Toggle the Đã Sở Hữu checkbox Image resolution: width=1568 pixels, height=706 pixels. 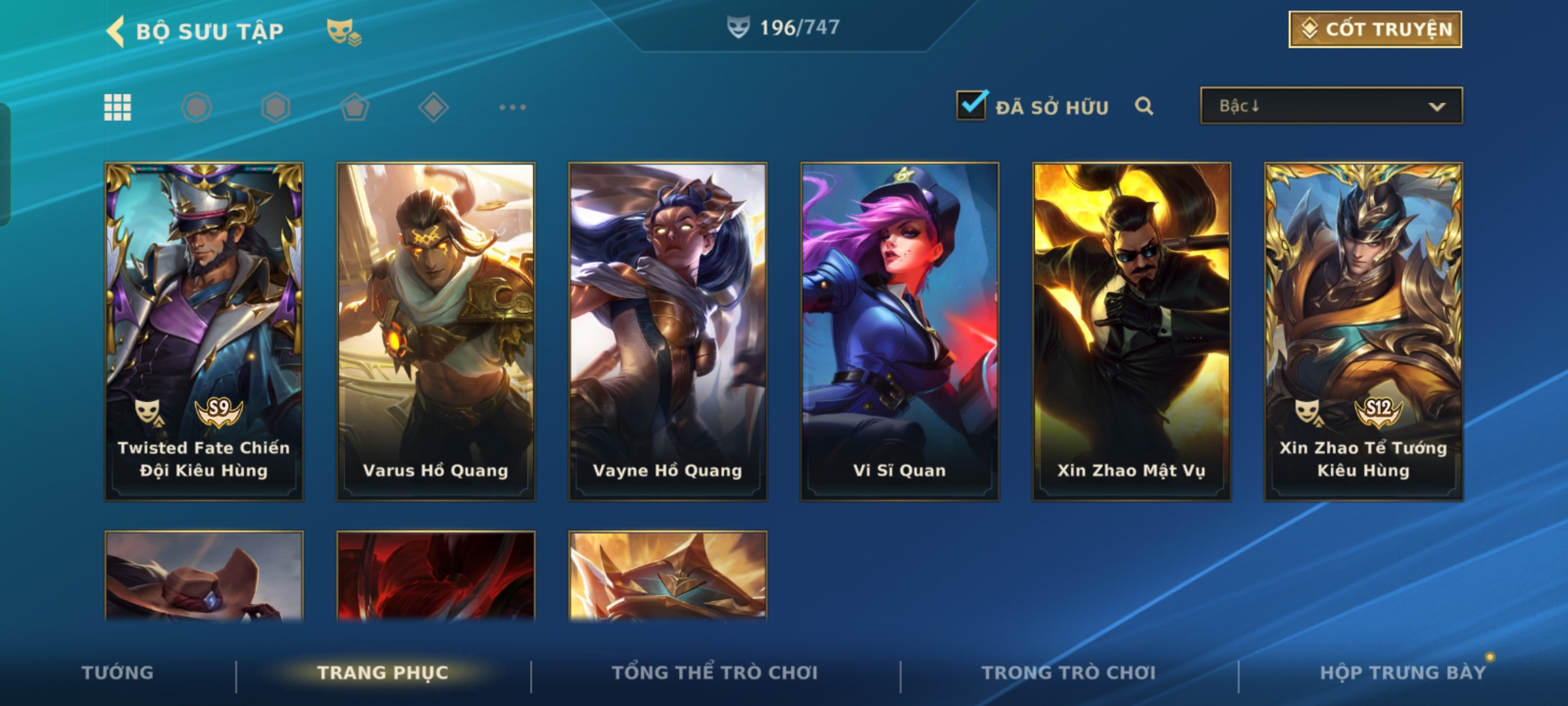pos(971,105)
